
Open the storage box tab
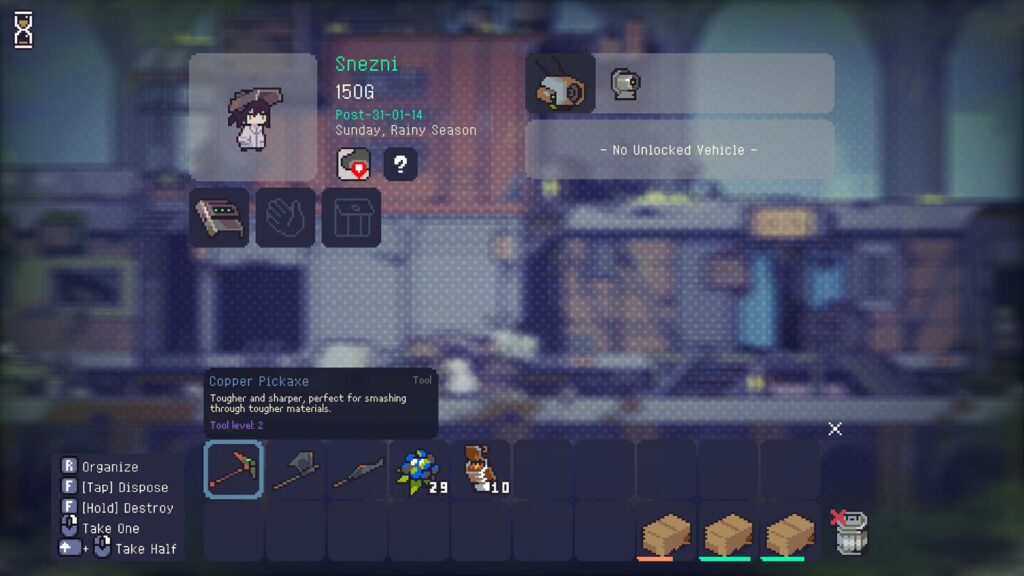coord(351,217)
